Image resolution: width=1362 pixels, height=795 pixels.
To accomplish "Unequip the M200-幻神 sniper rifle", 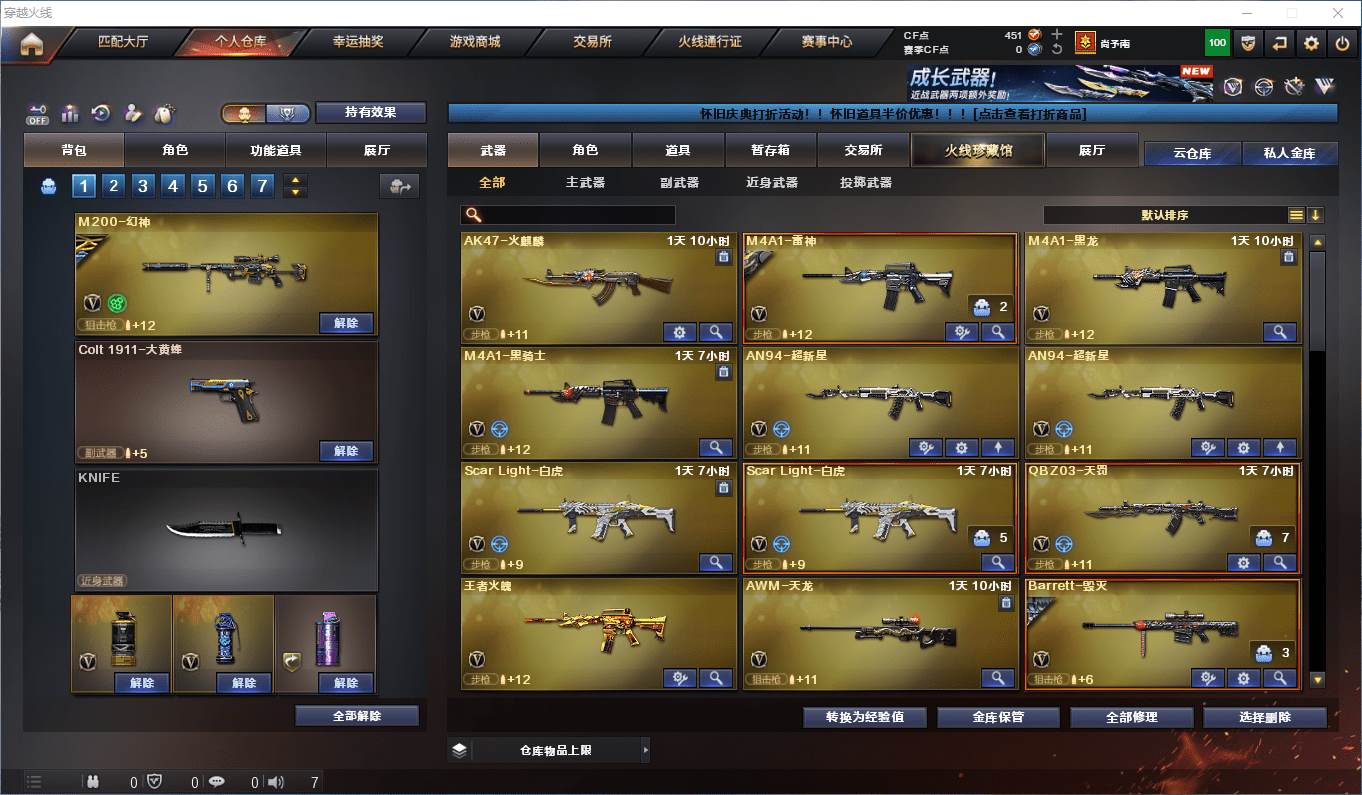I will coord(346,323).
